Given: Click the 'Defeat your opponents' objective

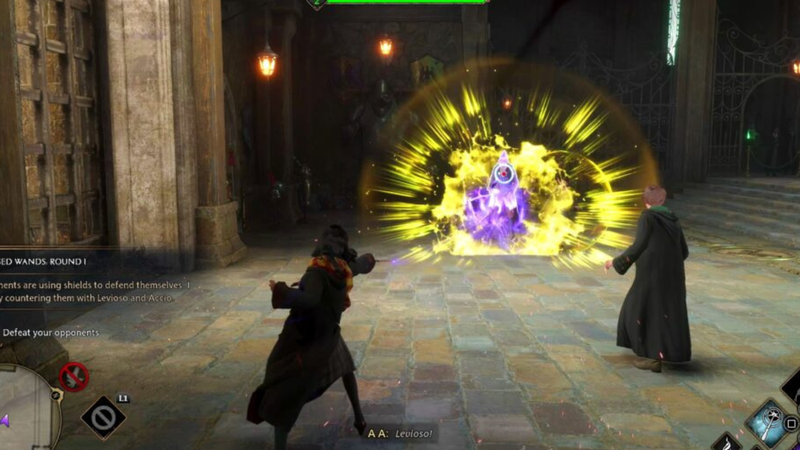Looking at the screenshot, I should (x=50, y=332).
